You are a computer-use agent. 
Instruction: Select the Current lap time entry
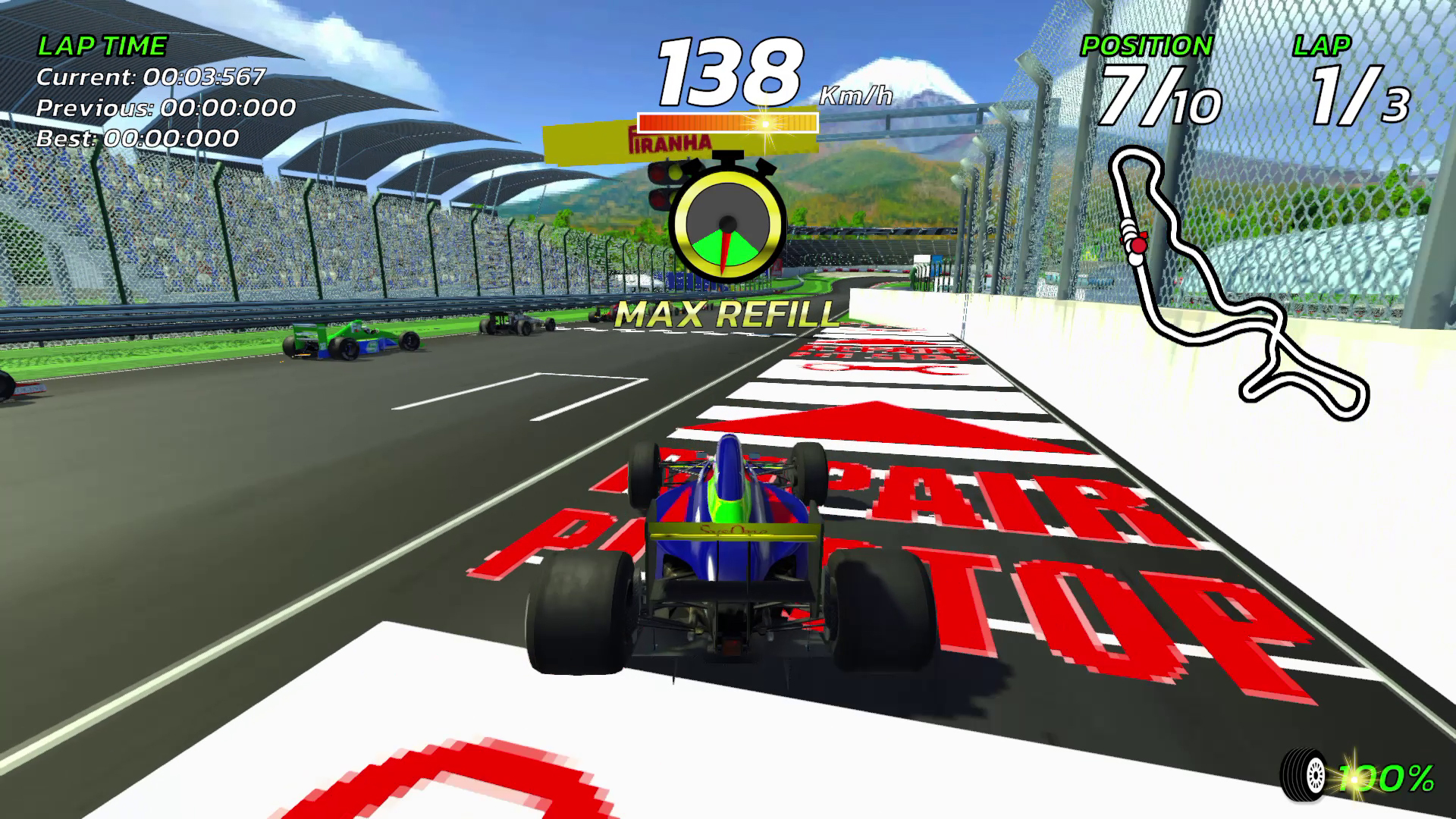(x=150, y=77)
